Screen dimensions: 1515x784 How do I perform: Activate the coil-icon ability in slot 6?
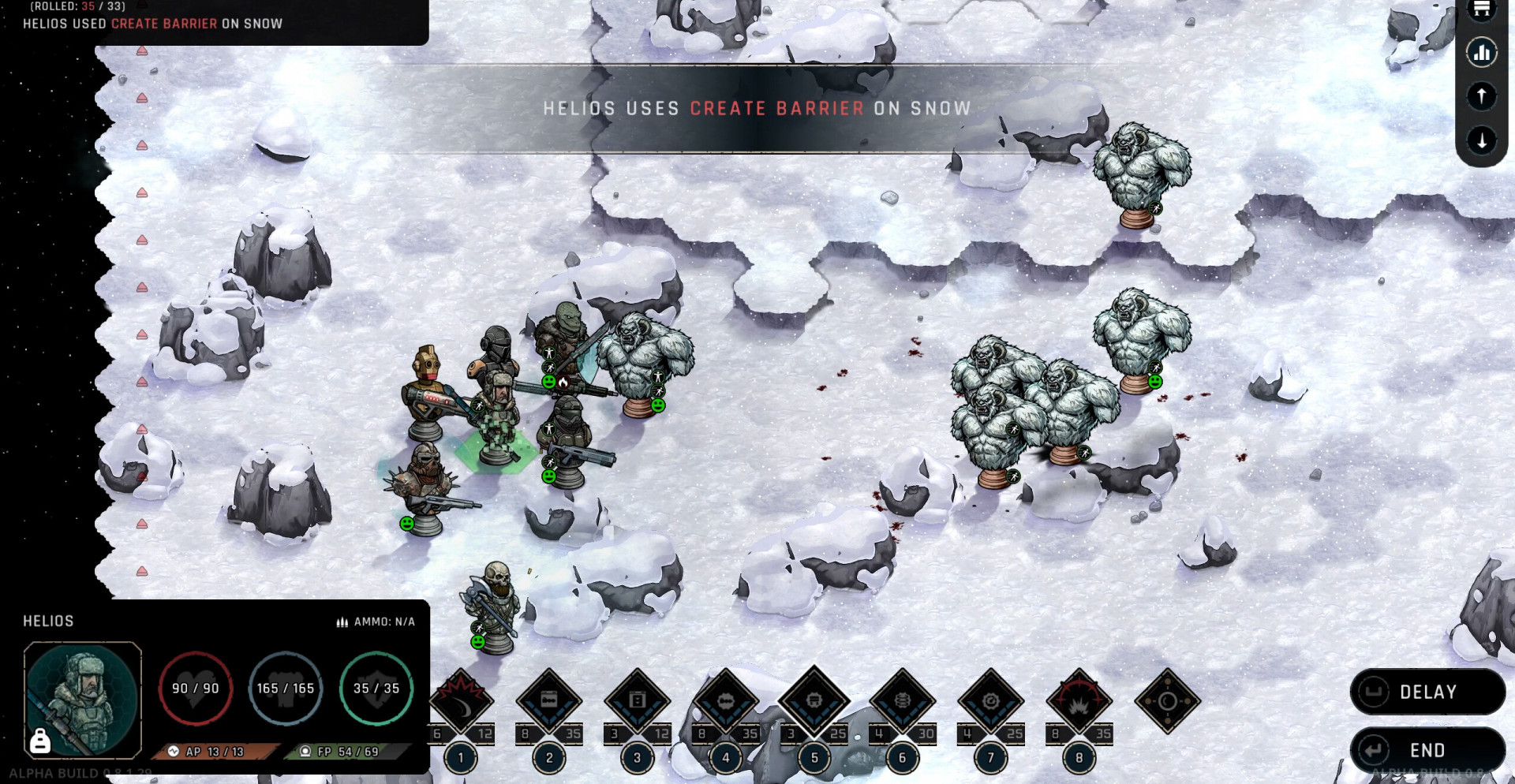(x=903, y=700)
